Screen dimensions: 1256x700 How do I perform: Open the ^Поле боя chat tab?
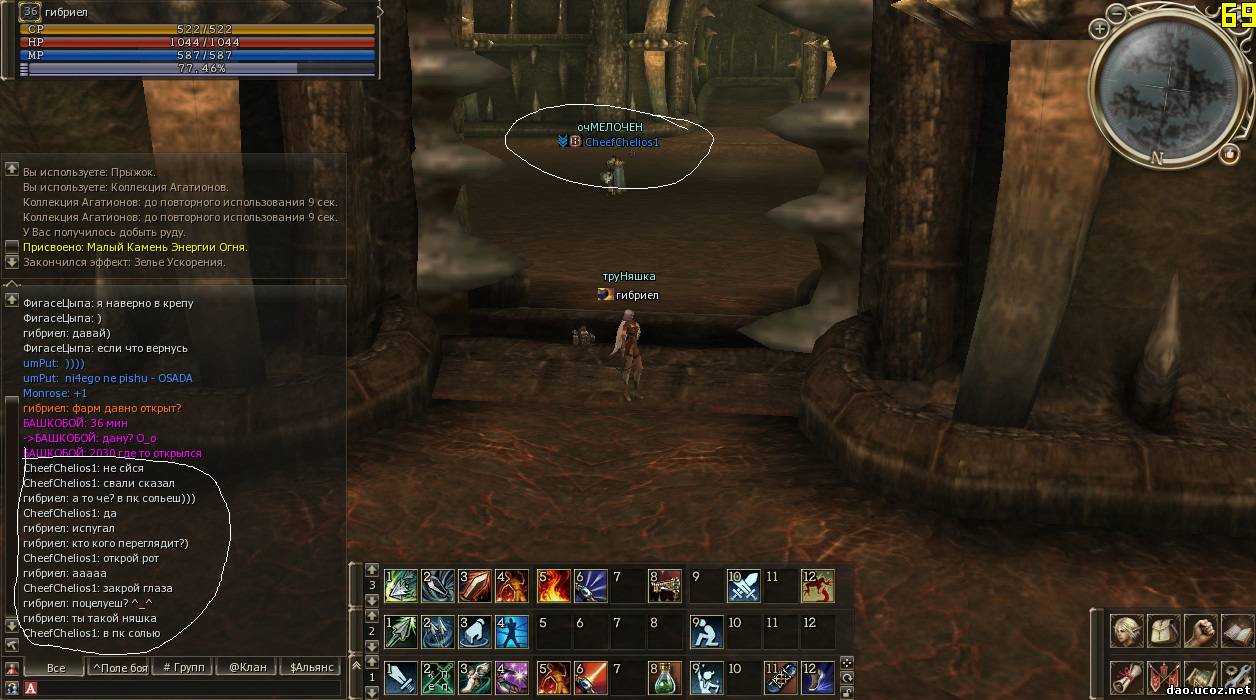click(x=119, y=667)
